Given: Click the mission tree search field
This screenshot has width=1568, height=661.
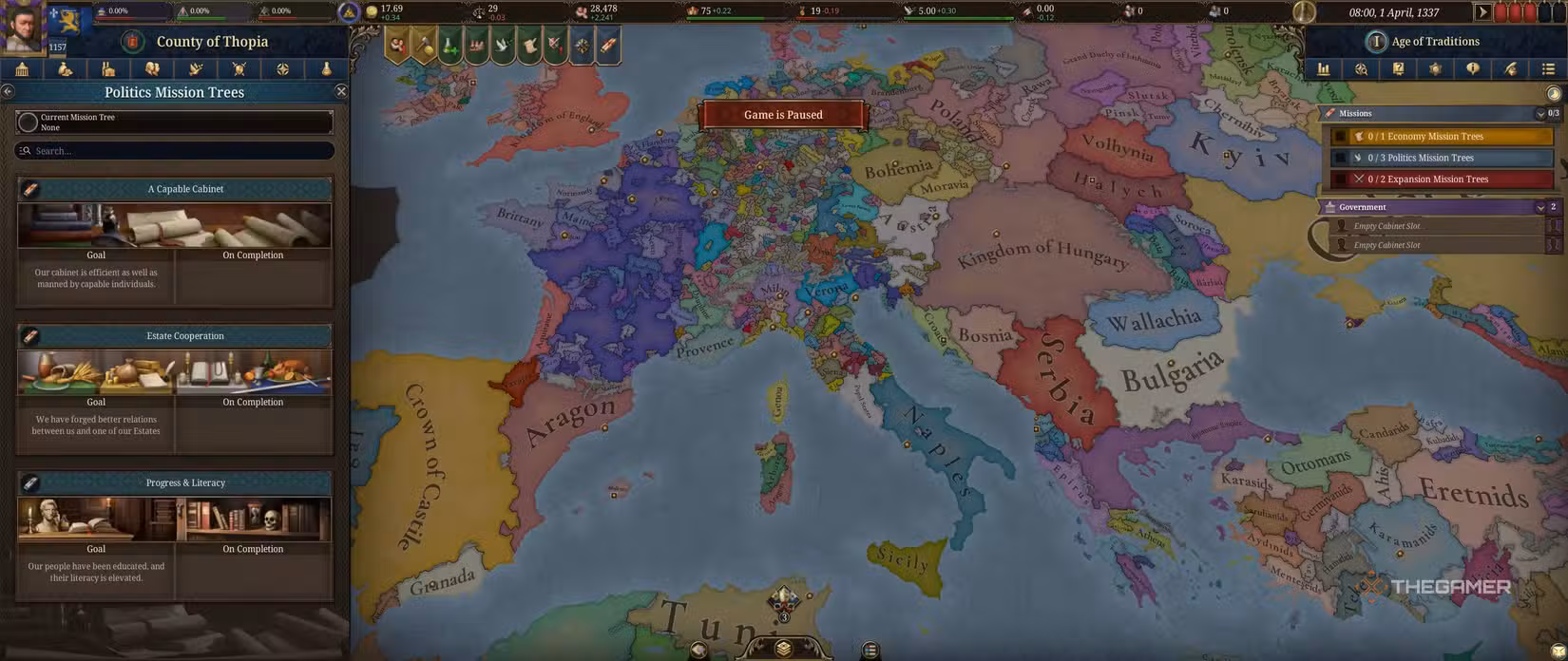Looking at the screenshot, I should coord(175,151).
